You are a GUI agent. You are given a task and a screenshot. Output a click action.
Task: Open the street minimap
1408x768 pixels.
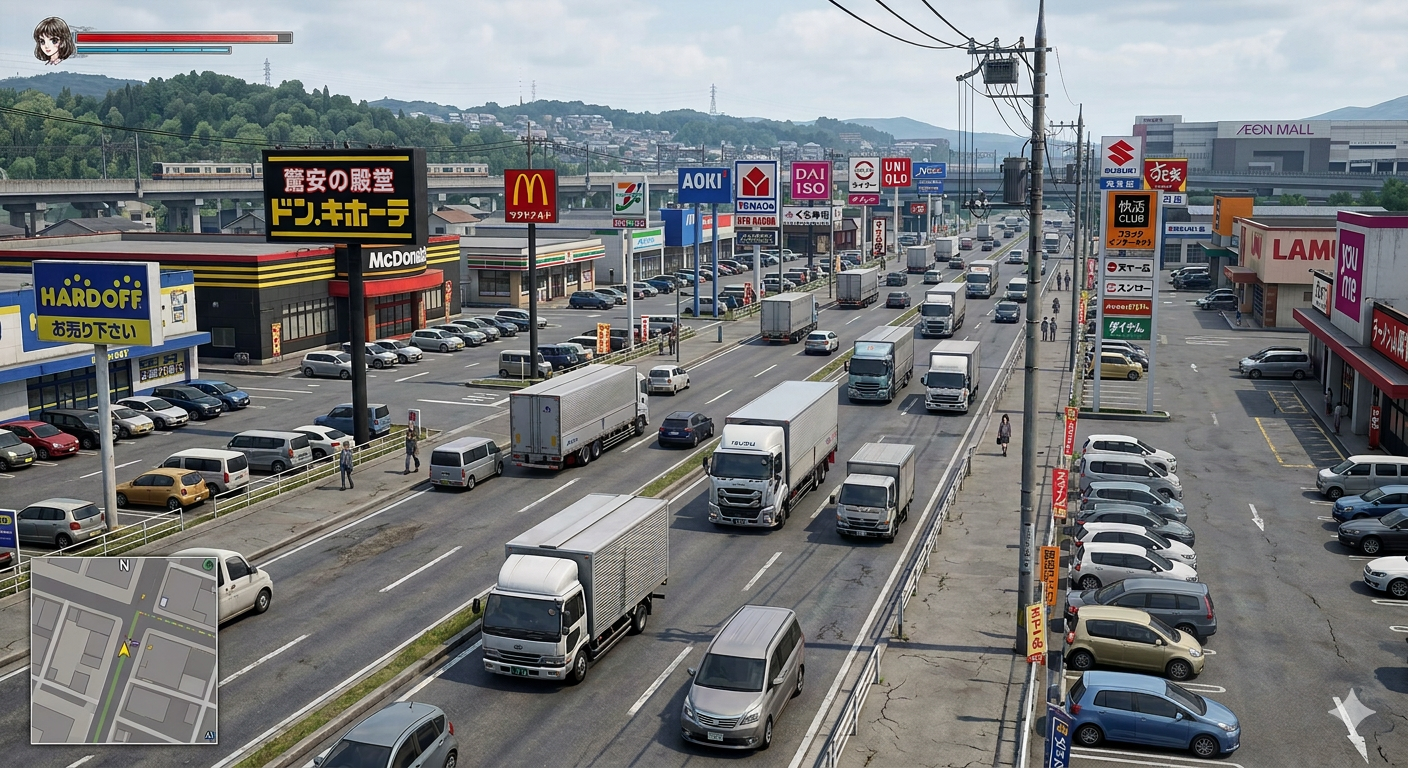[x=124, y=650]
